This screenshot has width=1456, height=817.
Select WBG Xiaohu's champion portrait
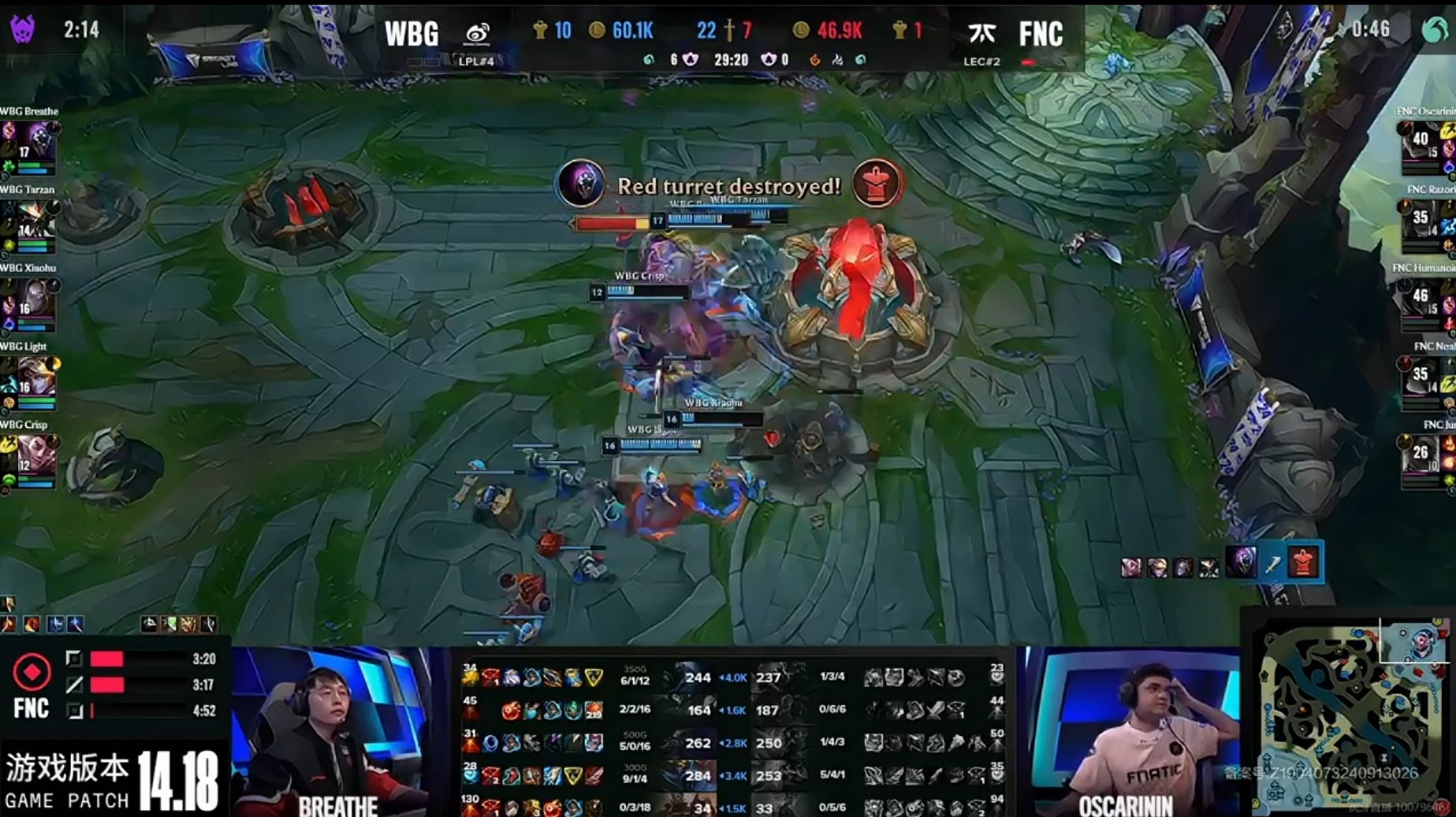click(x=36, y=299)
